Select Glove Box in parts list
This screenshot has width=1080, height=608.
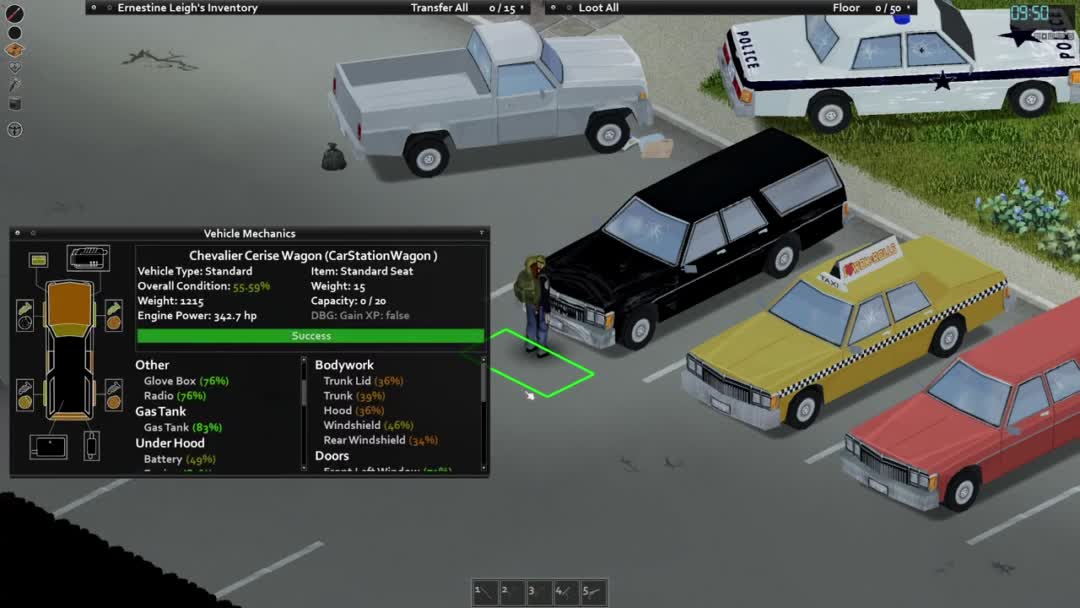tap(170, 381)
